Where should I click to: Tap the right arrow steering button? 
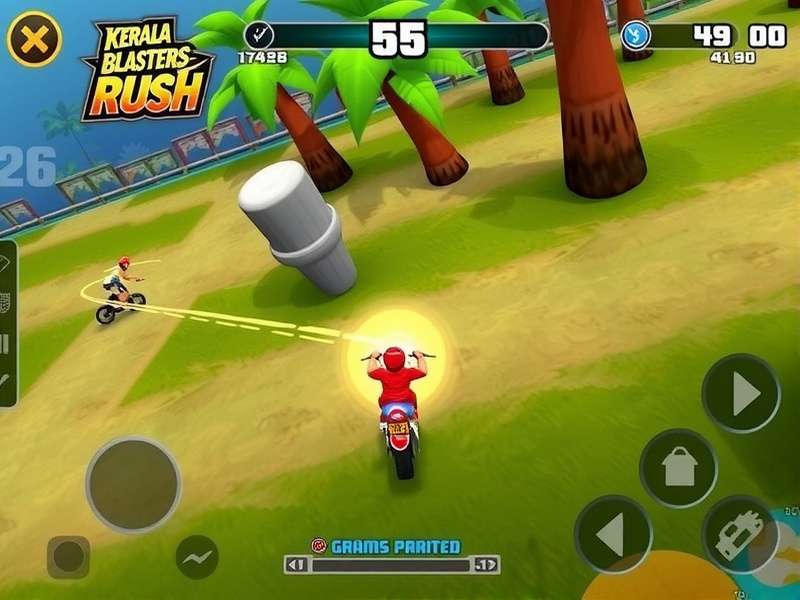[741, 393]
